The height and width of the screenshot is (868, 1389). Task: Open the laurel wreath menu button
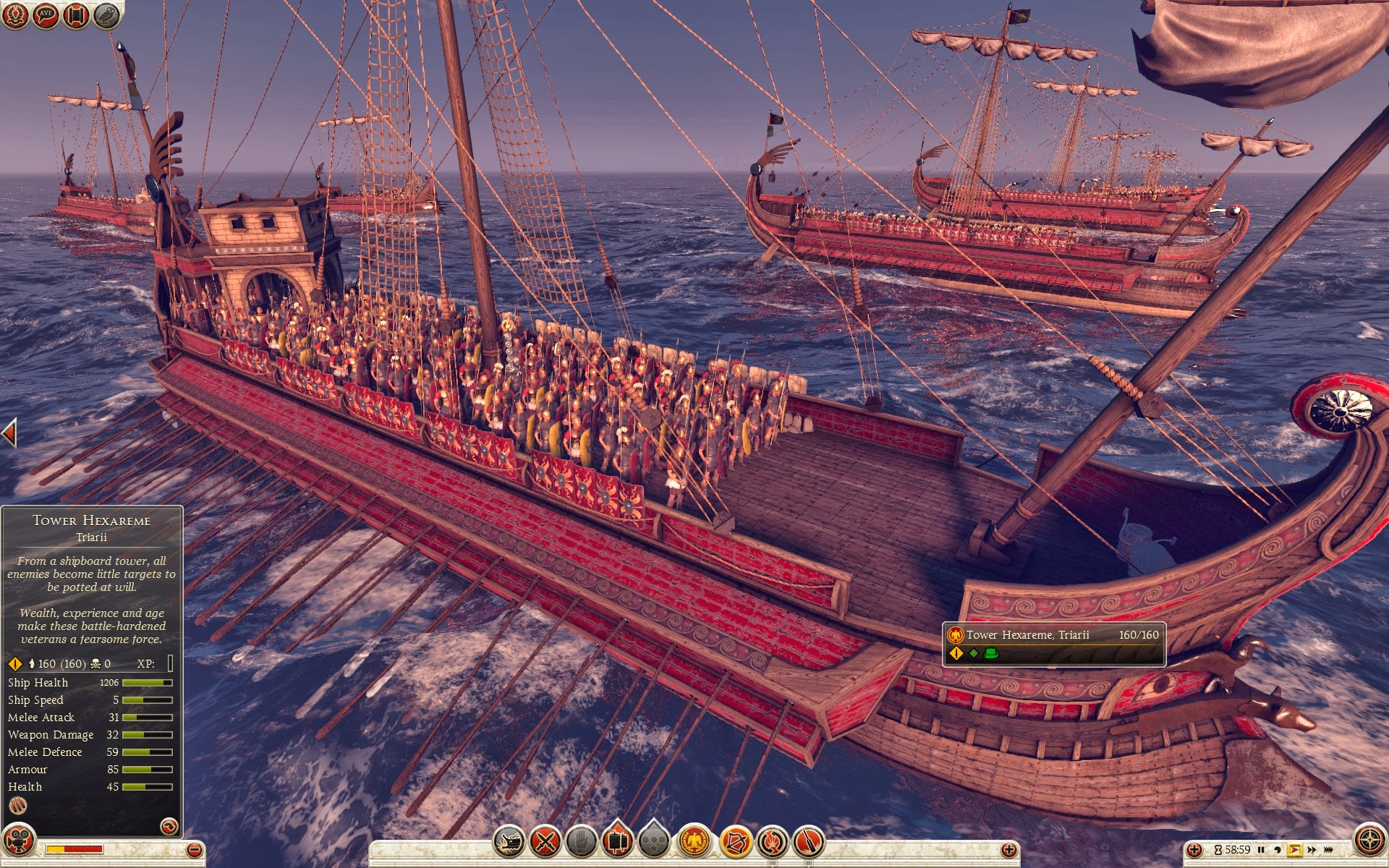click(15, 15)
